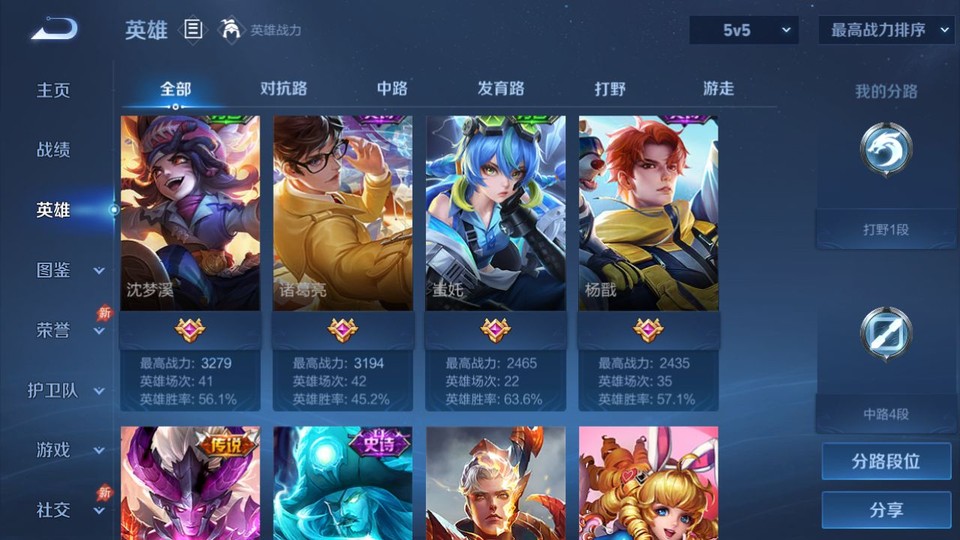The width and height of the screenshot is (960, 540).
Task: Switch to the 打野 tab
Action: pyautogui.click(x=610, y=88)
